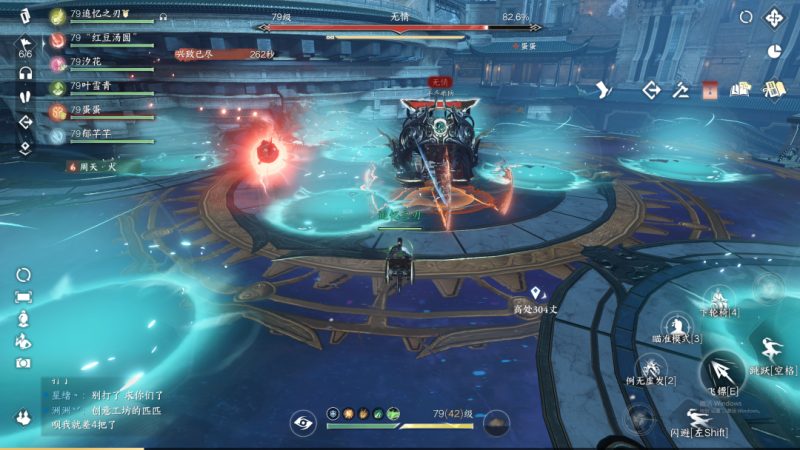
Task: Open the chat box messages
Action: click(102, 403)
